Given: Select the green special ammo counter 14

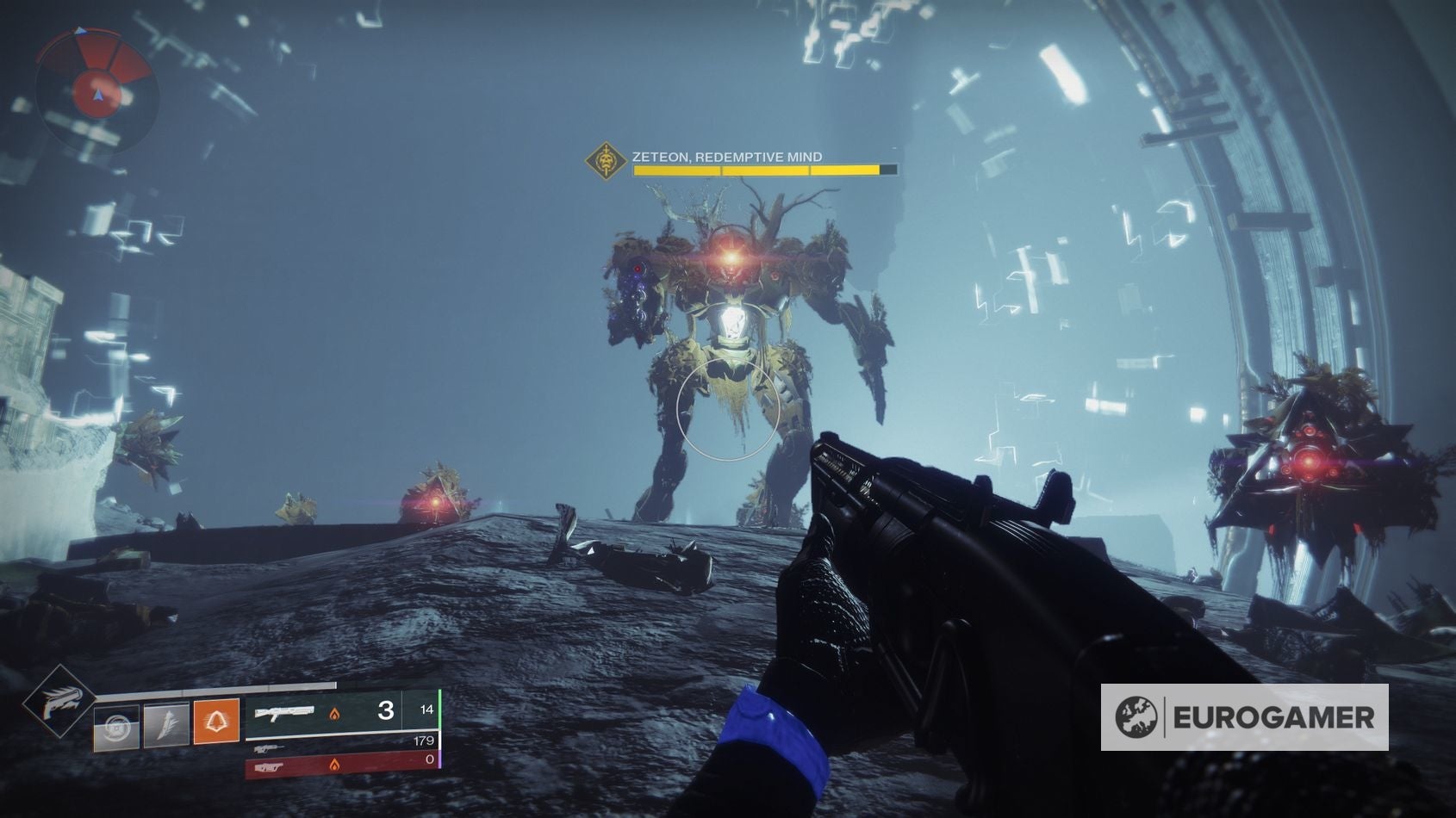Looking at the screenshot, I should 428,710.
